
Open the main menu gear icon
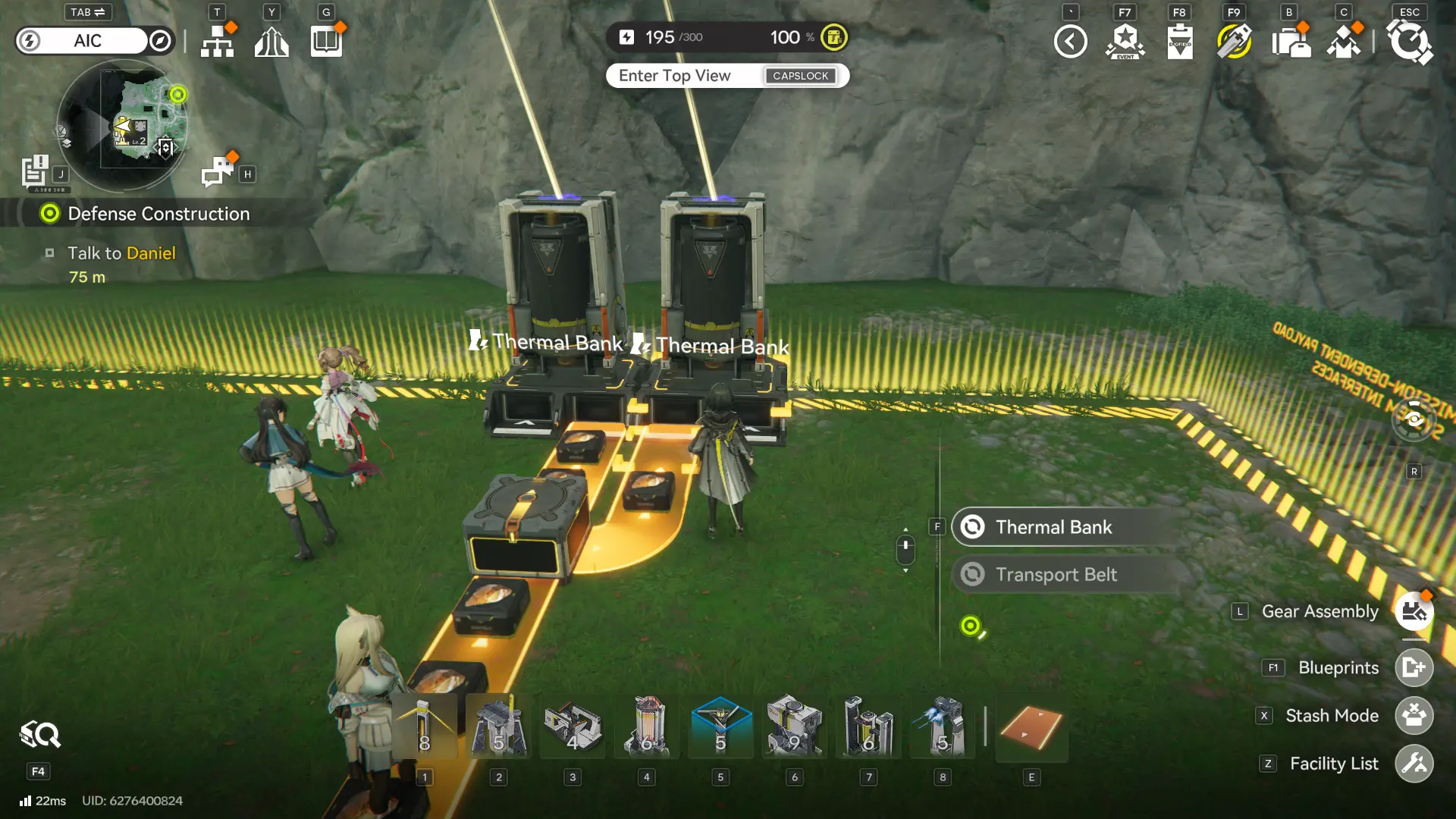(1409, 42)
